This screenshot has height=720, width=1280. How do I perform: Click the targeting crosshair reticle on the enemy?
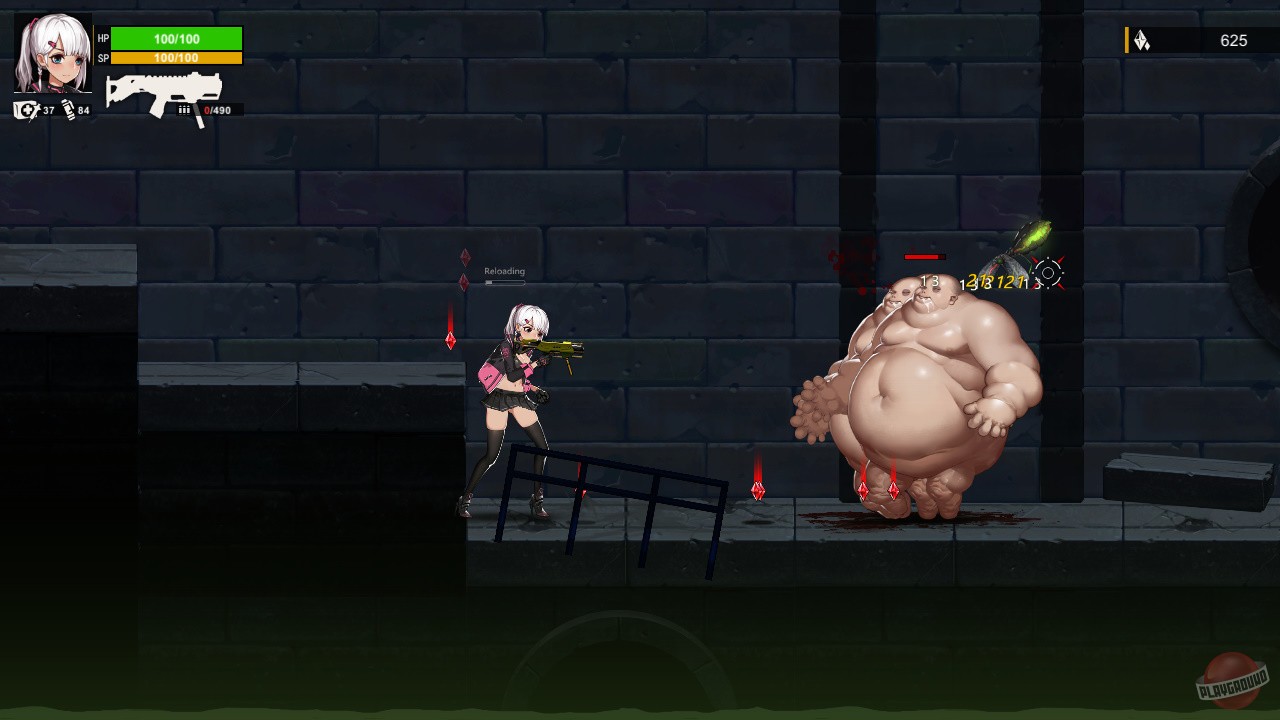(x=1048, y=270)
